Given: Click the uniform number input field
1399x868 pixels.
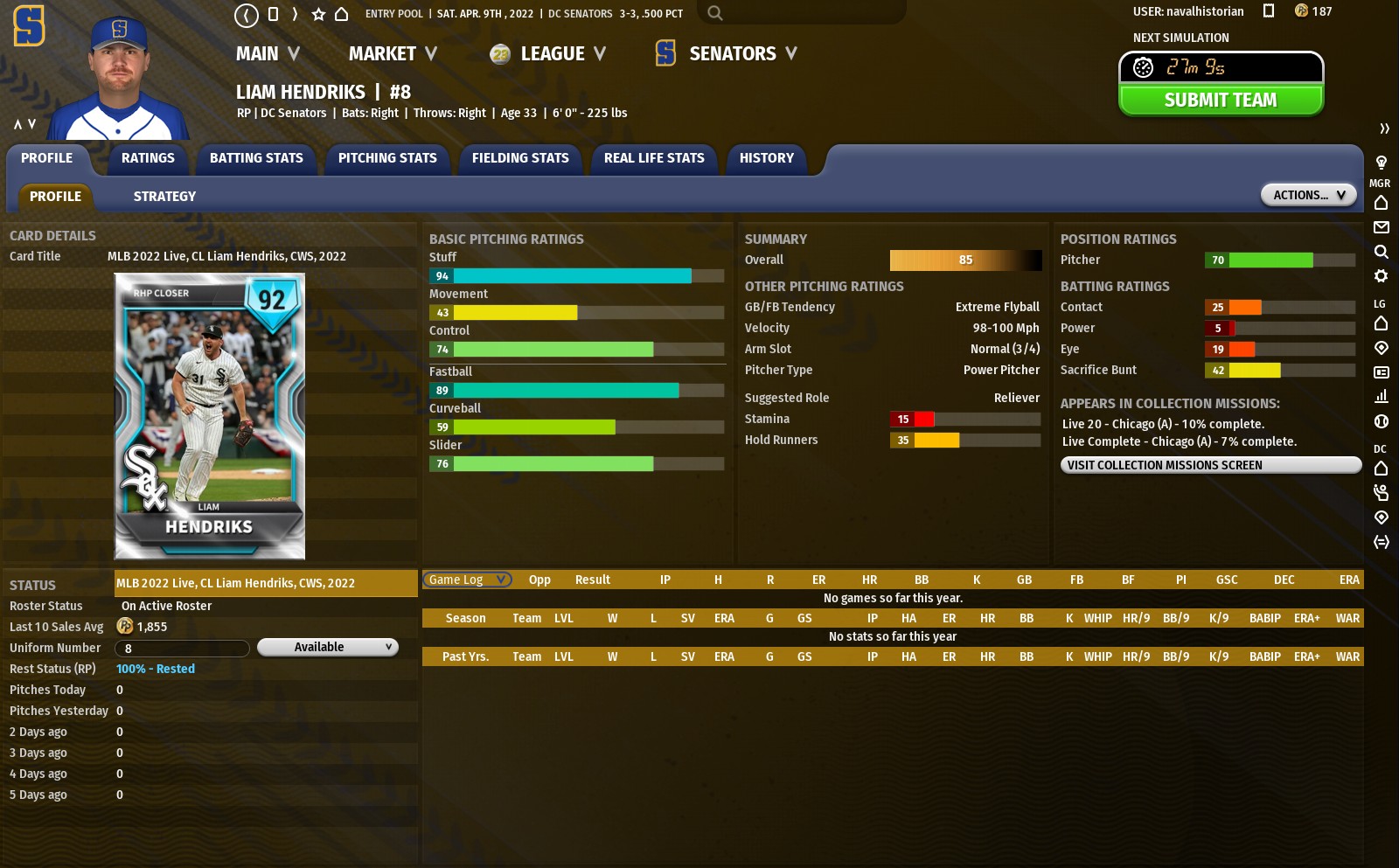Looking at the screenshot, I should (x=183, y=649).
